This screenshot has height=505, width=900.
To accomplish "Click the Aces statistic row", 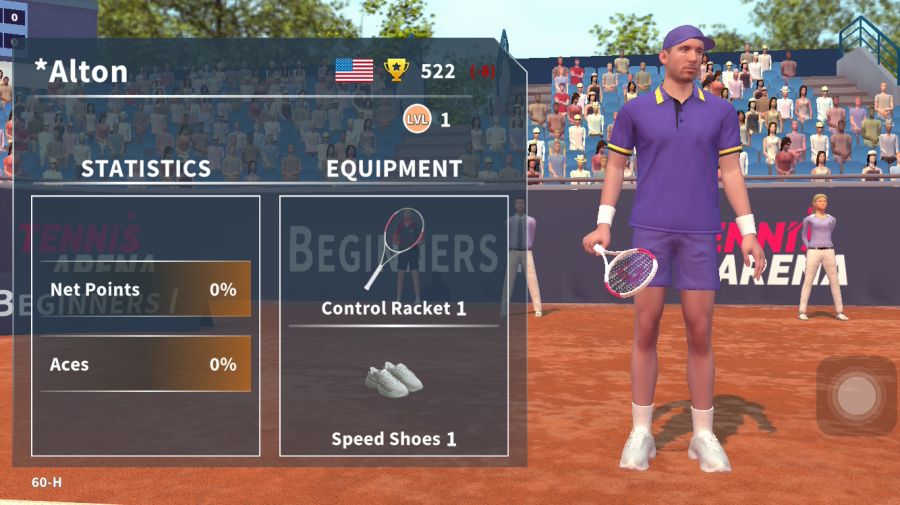I will click(x=145, y=364).
